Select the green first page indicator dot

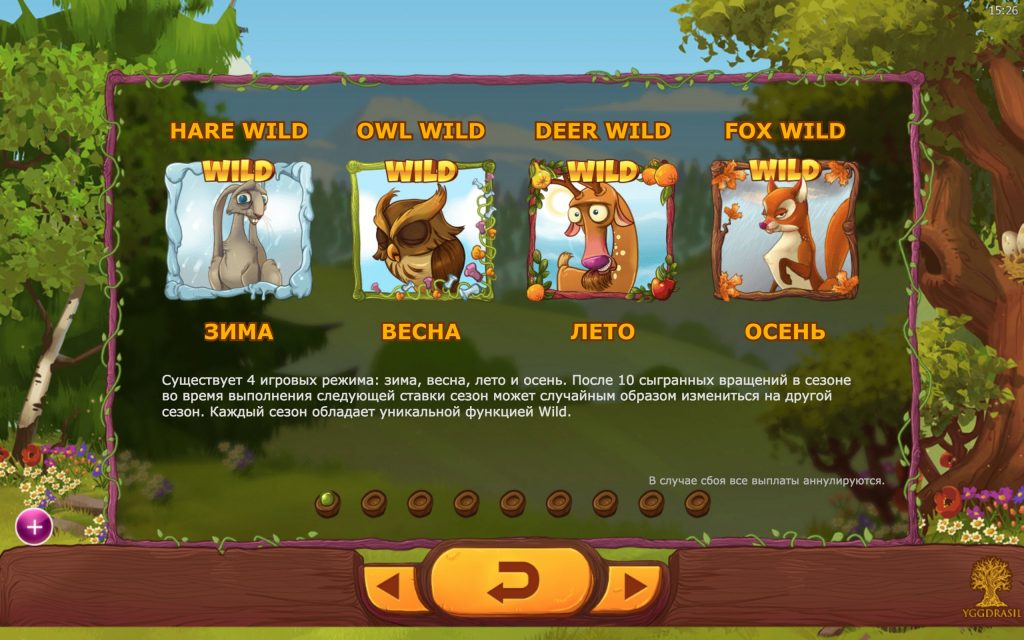327,502
